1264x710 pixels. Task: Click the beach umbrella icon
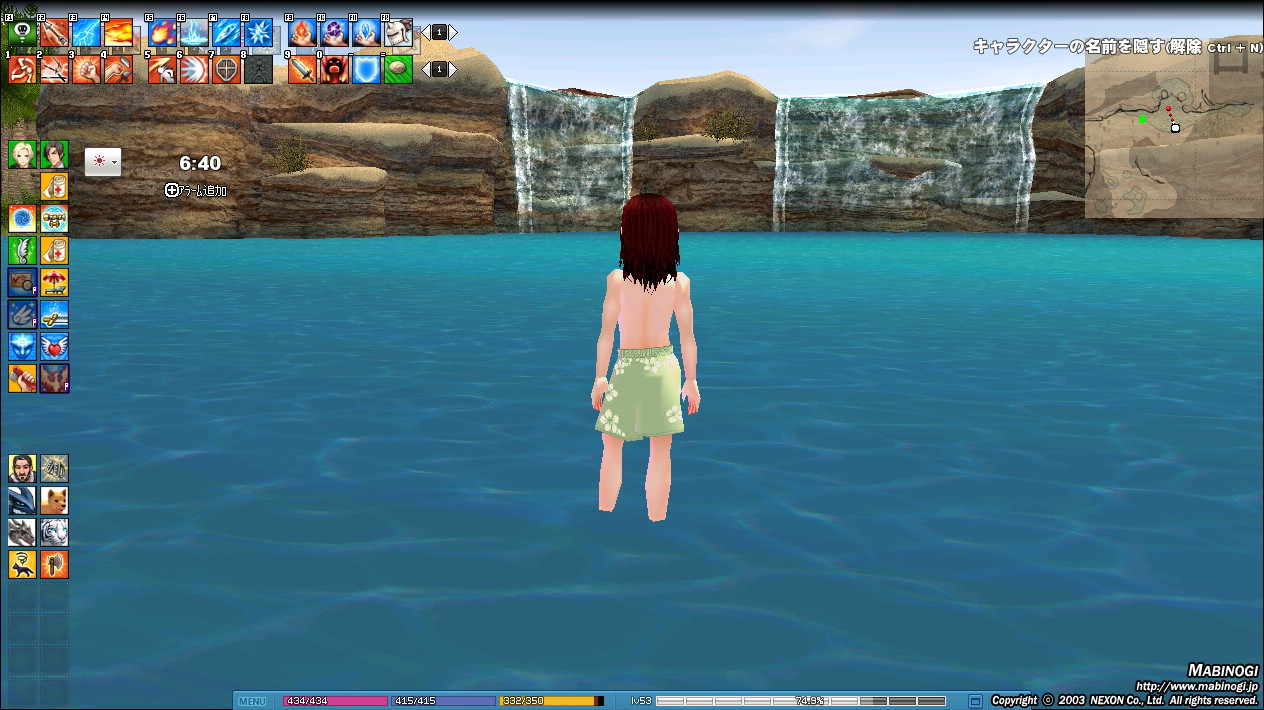(x=54, y=282)
